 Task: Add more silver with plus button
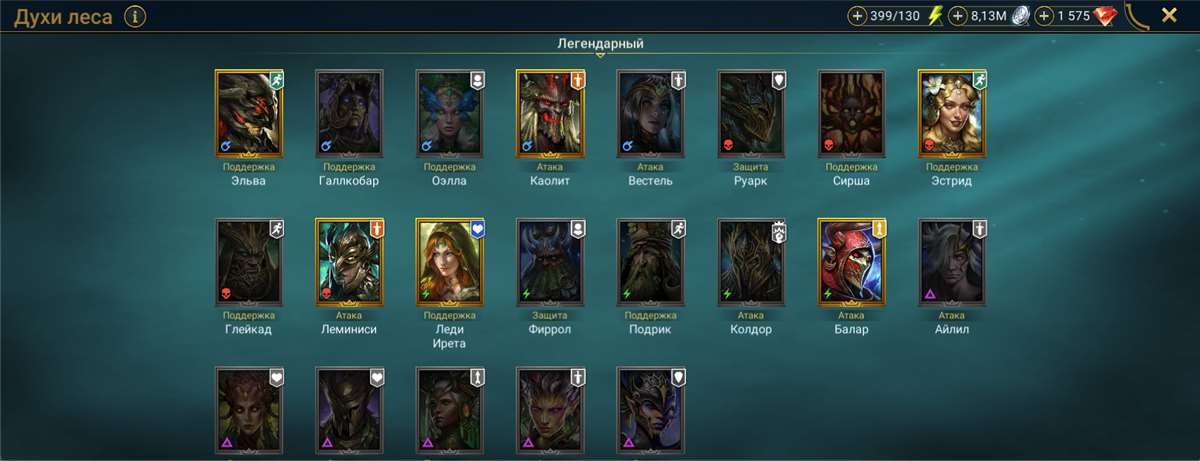[x=957, y=16]
